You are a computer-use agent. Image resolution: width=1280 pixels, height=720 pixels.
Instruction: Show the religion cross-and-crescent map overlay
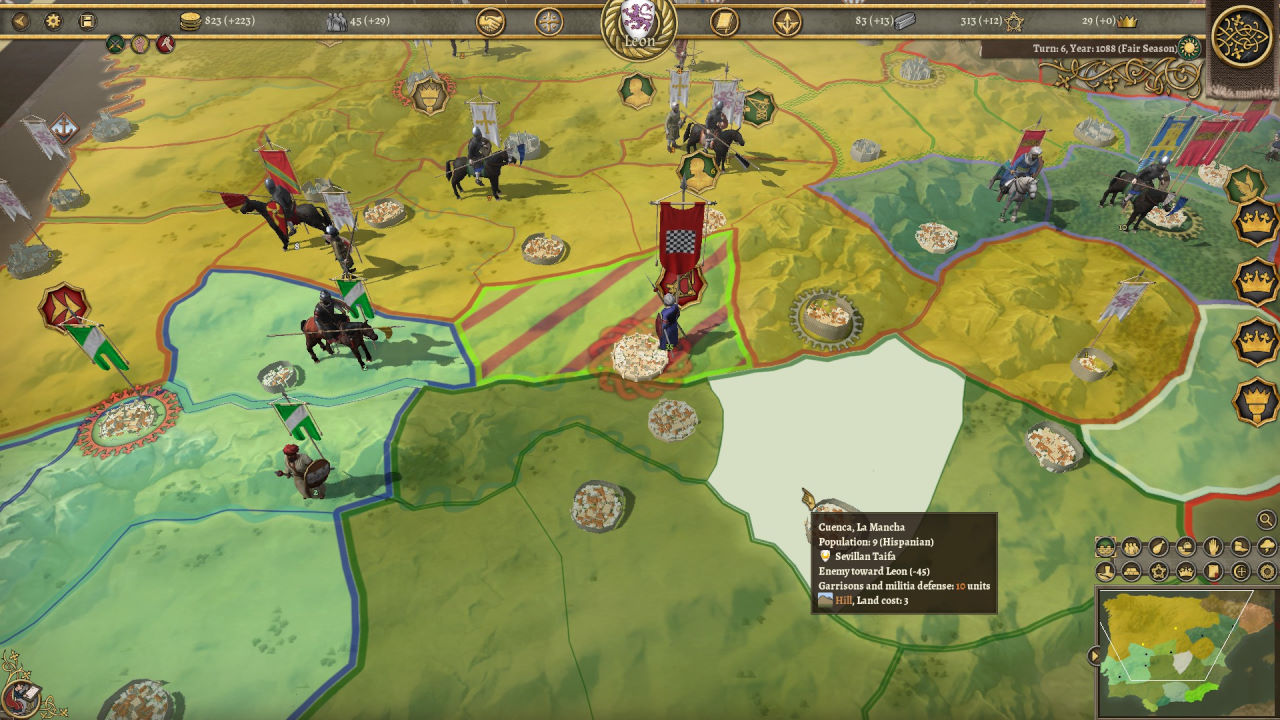1240,572
